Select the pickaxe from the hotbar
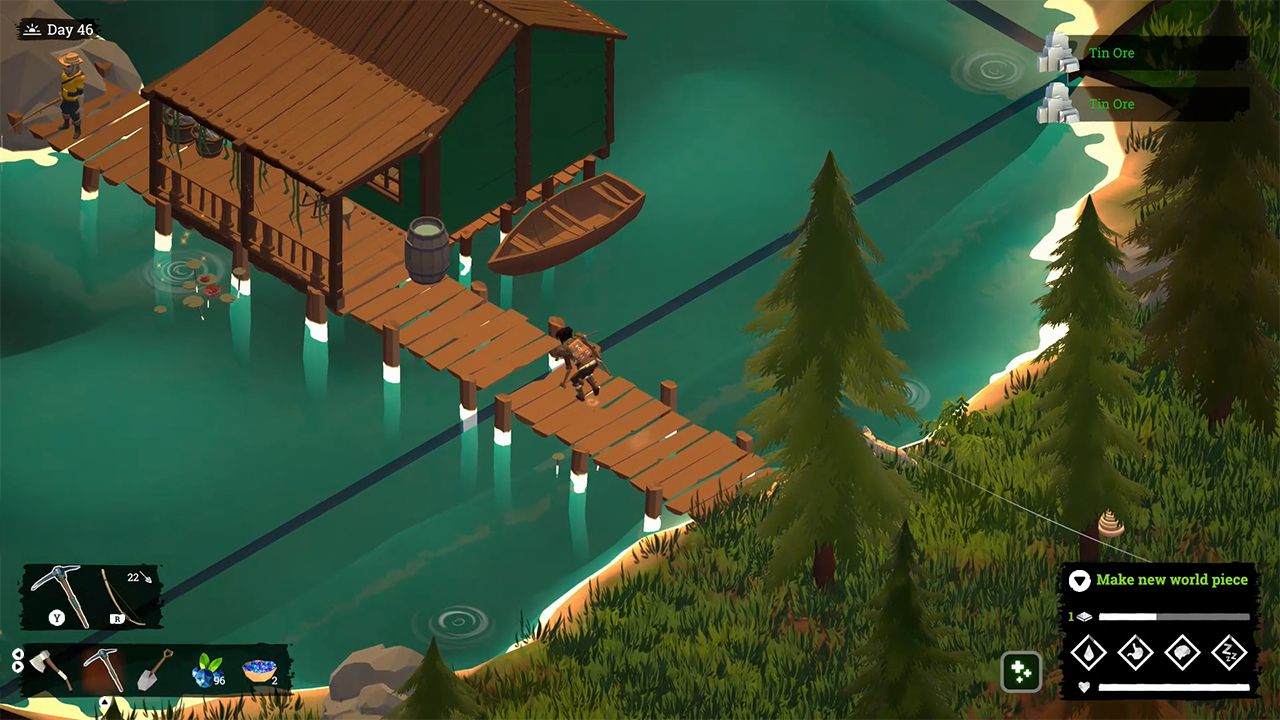Viewport: 1280px width, 720px height. click(x=104, y=669)
